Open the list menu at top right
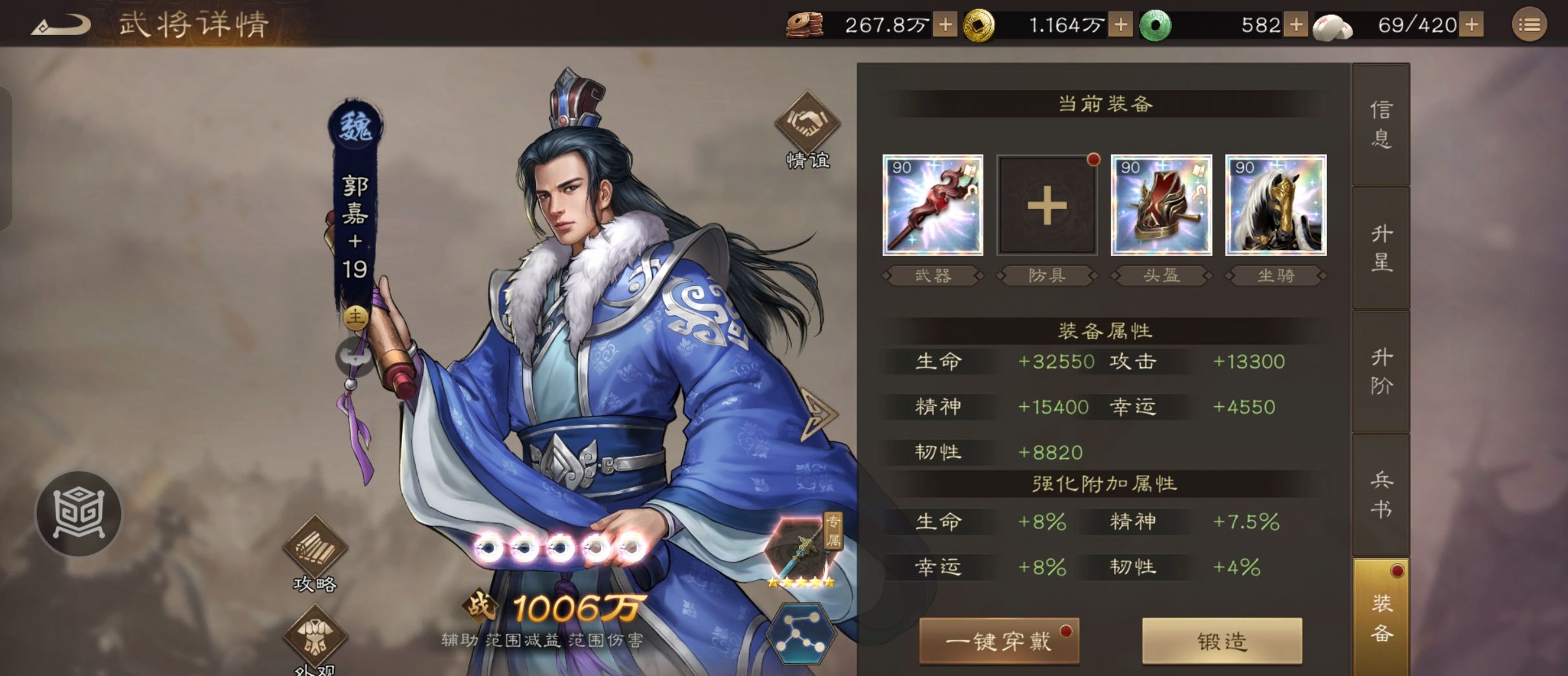The image size is (1568, 676). click(1531, 24)
